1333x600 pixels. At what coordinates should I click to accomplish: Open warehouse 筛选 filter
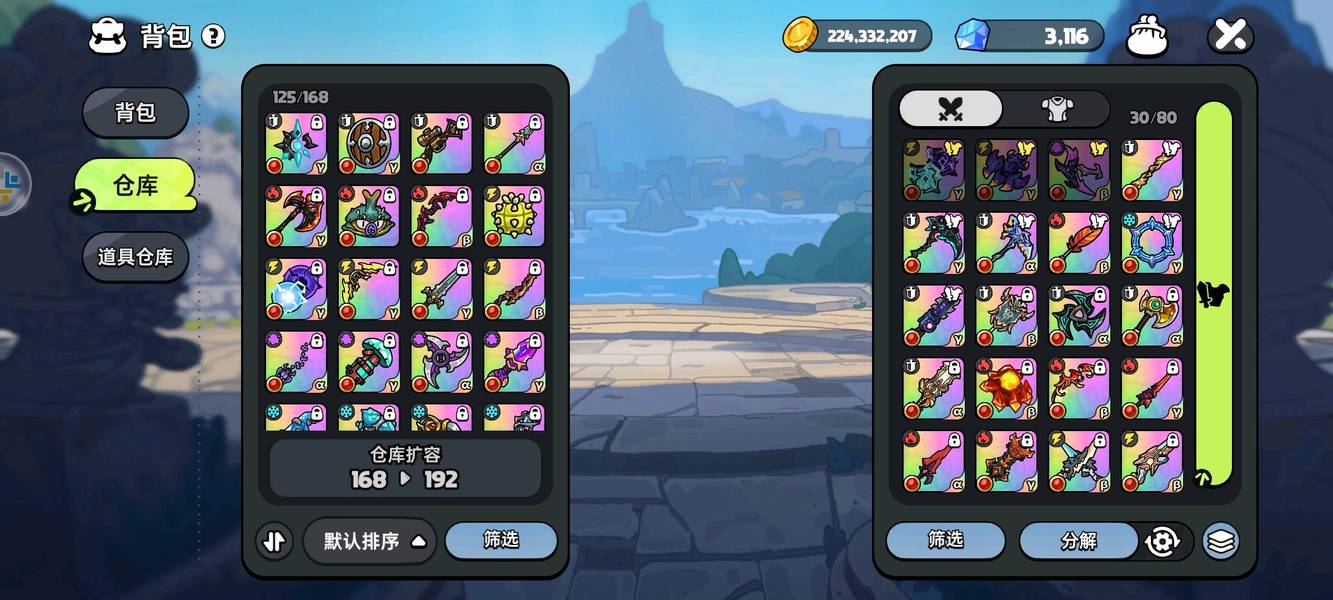click(501, 540)
